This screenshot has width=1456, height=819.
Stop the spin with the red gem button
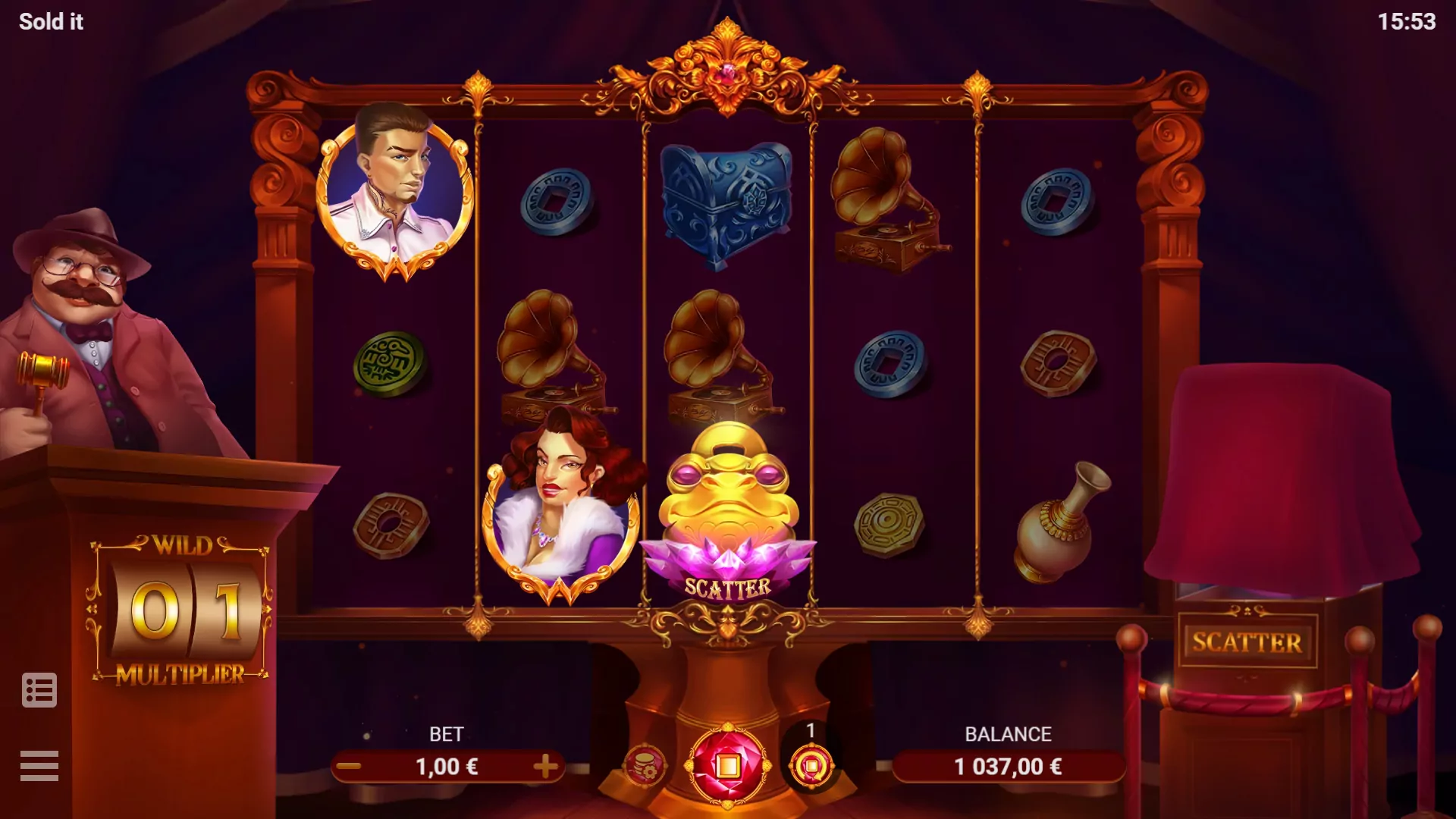coord(727,766)
